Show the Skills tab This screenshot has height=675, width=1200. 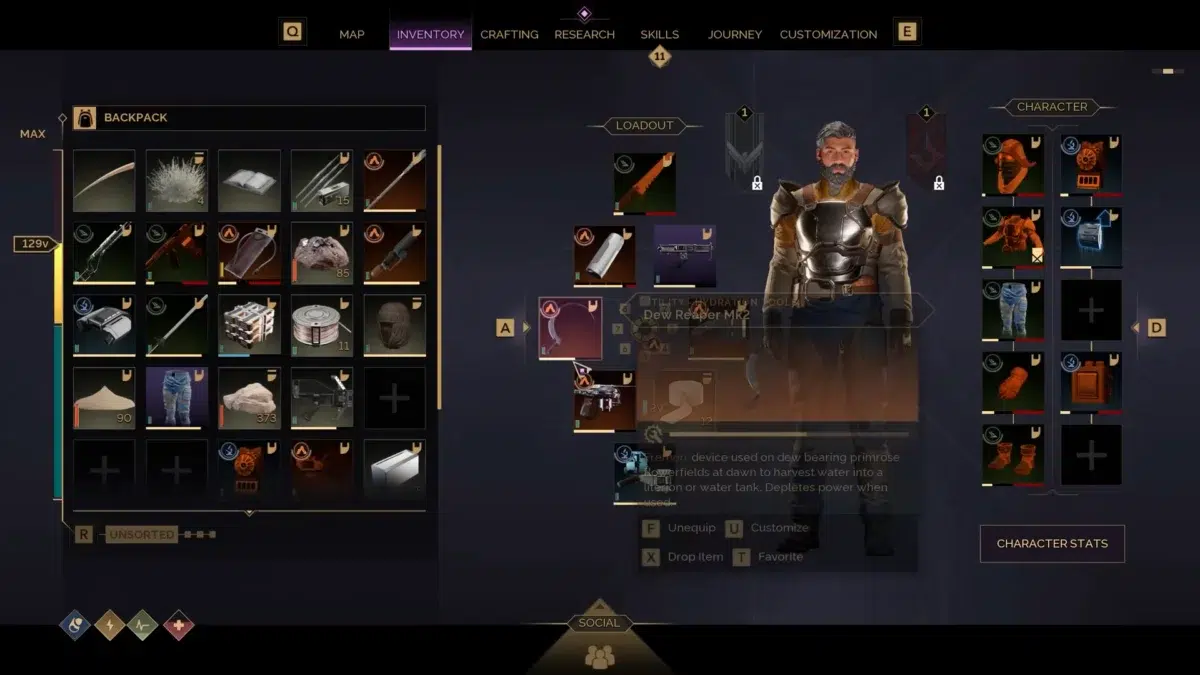point(660,34)
